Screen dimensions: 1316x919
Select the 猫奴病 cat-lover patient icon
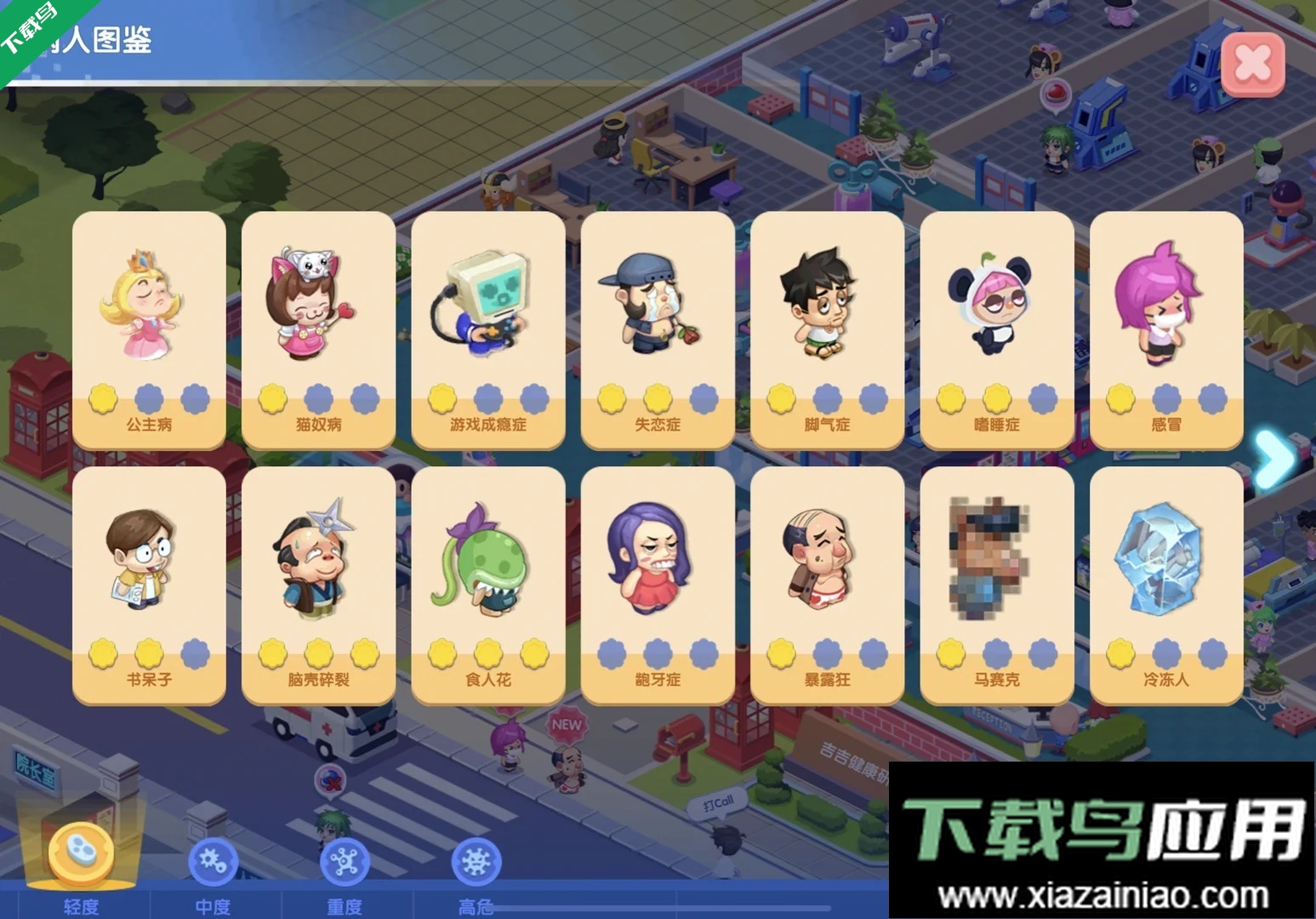point(317,302)
